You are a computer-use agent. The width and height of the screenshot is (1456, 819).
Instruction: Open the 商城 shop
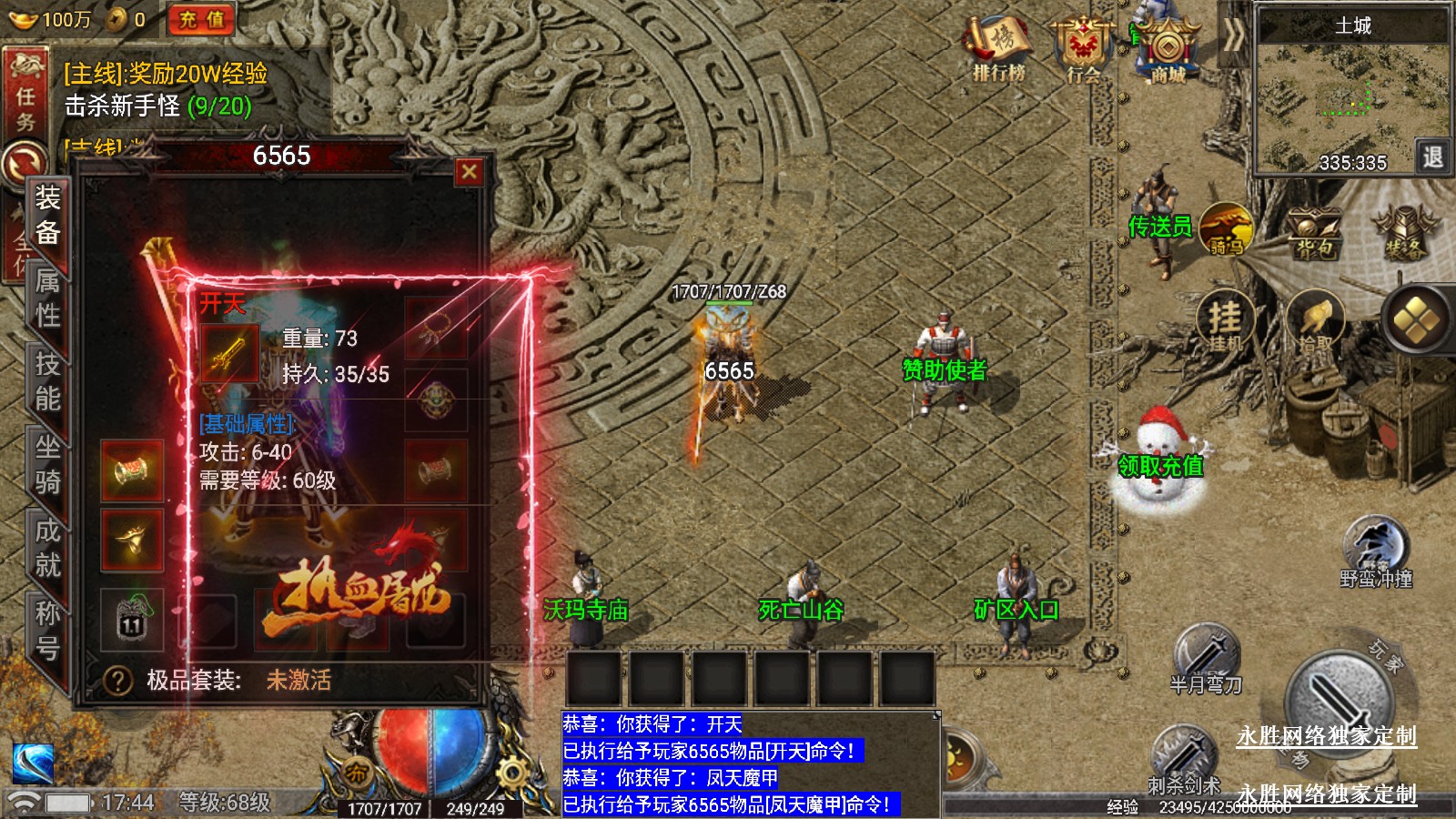1168,50
